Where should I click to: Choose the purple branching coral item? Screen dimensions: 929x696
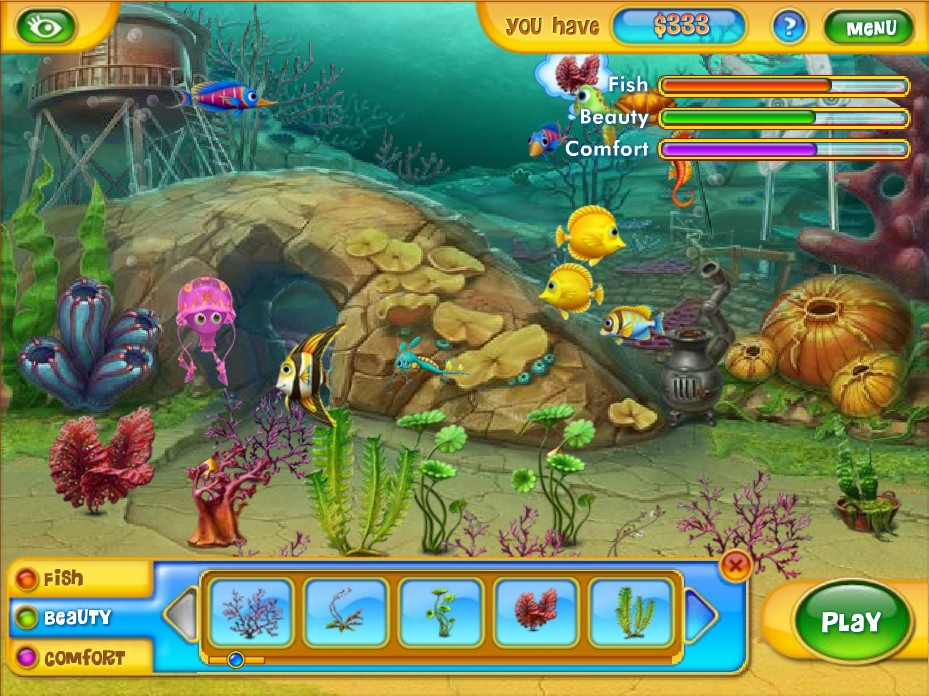click(x=251, y=612)
